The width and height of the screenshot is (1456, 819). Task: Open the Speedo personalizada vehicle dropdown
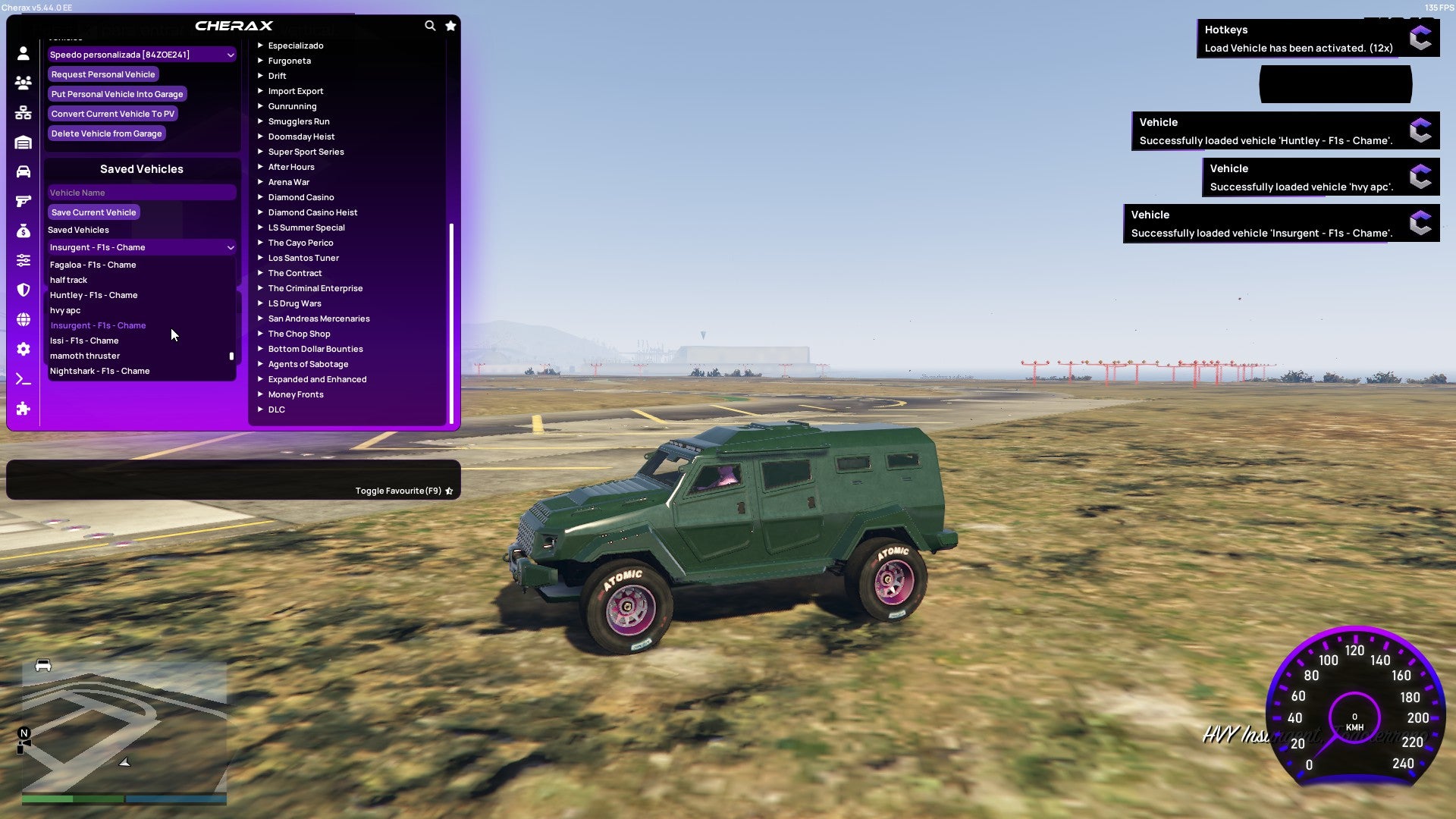coord(141,55)
